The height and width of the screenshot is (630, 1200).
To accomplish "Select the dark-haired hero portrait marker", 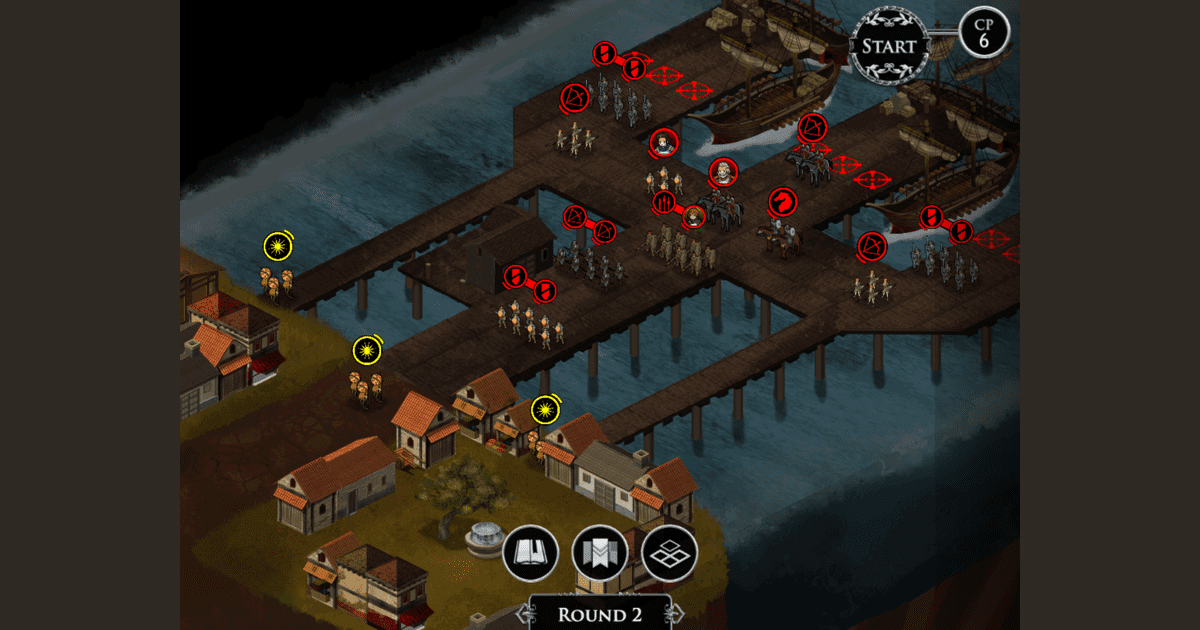I will (x=663, y=144).
